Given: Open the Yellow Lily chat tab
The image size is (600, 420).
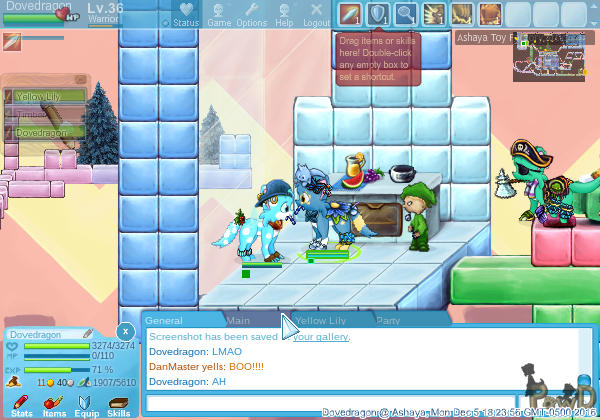Looking at the screenshot, I should (x=320, y=321).
